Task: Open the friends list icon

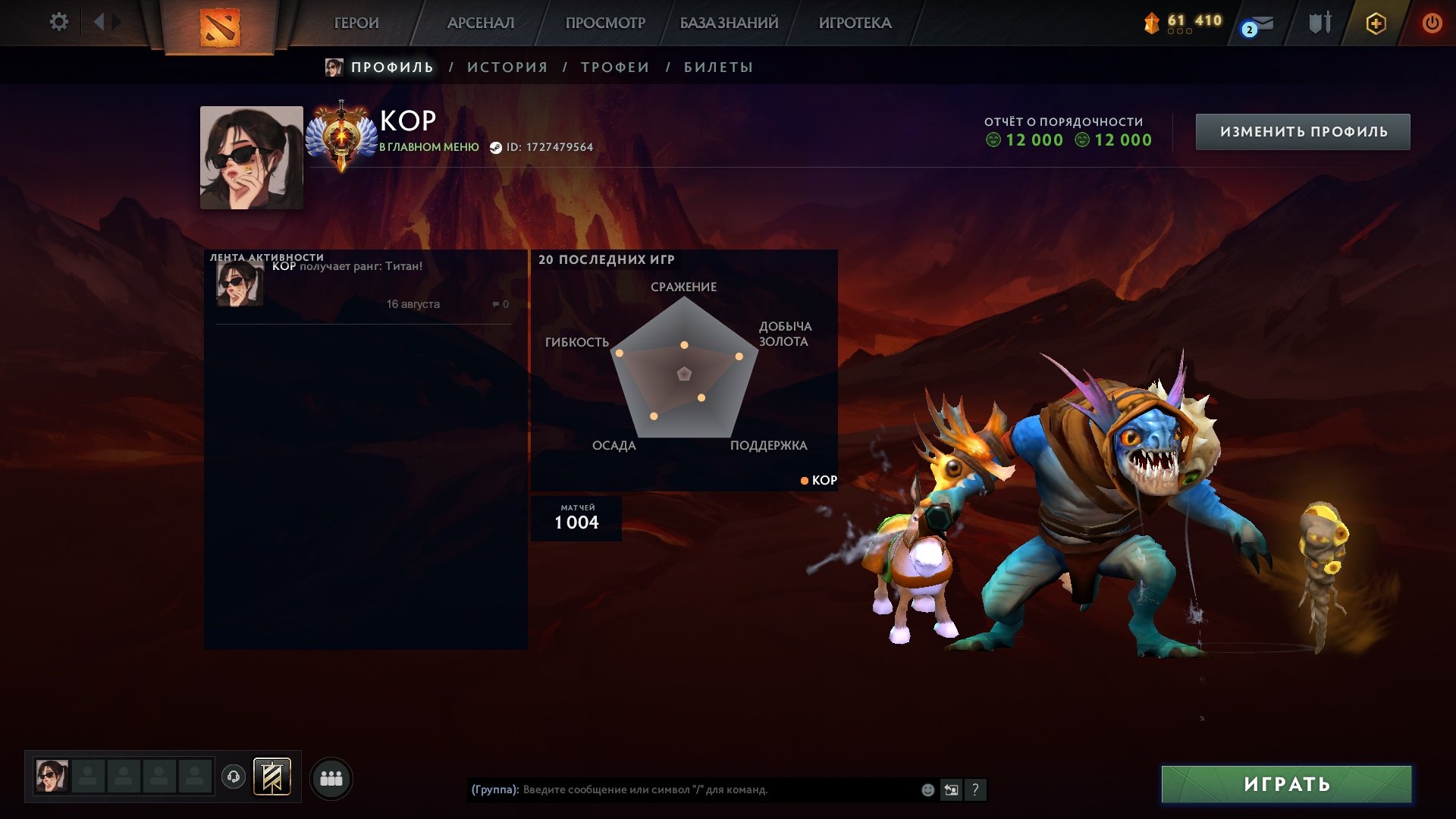Action: tap(331, 777)
